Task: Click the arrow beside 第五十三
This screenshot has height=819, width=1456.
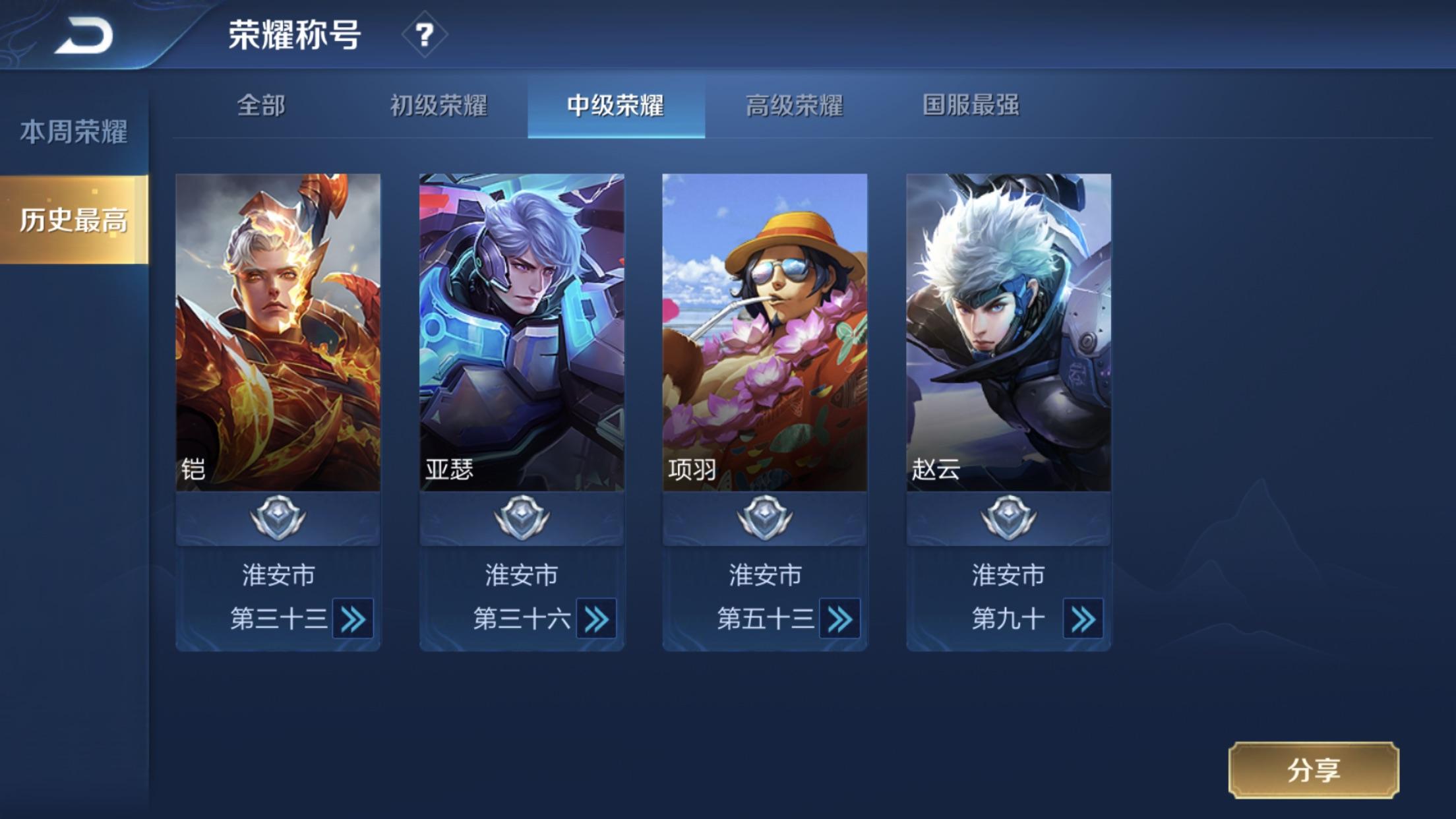Action: 839,619
